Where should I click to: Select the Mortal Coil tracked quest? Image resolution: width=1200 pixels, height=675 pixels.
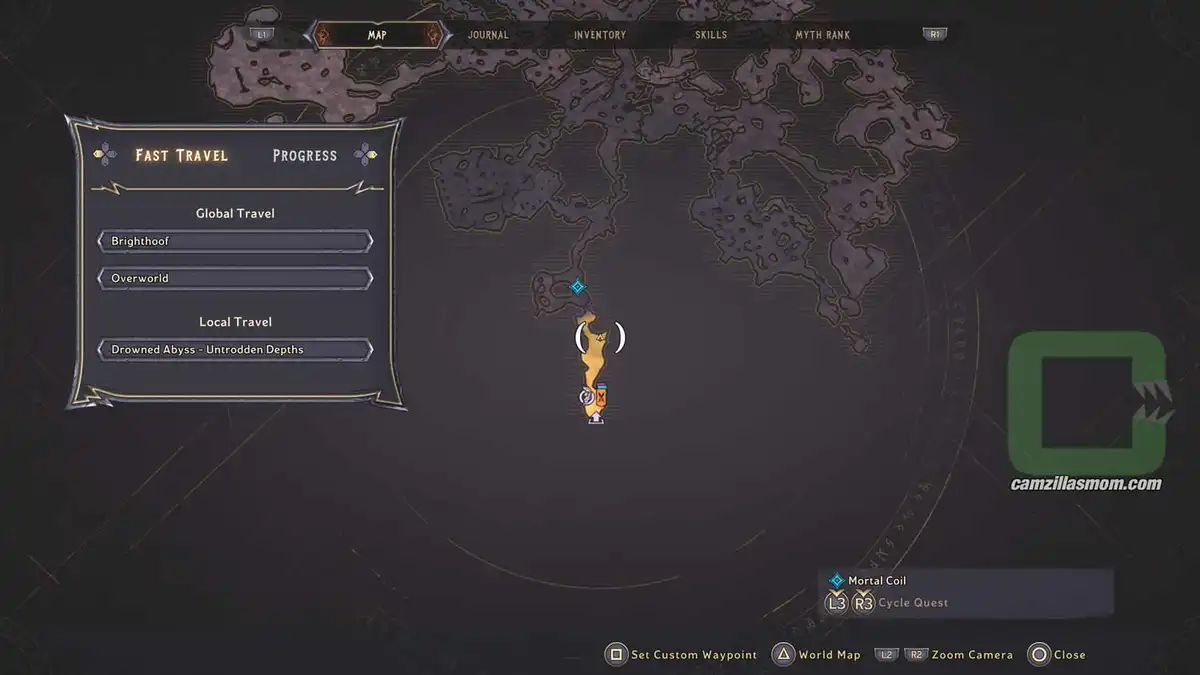(876, 580)
